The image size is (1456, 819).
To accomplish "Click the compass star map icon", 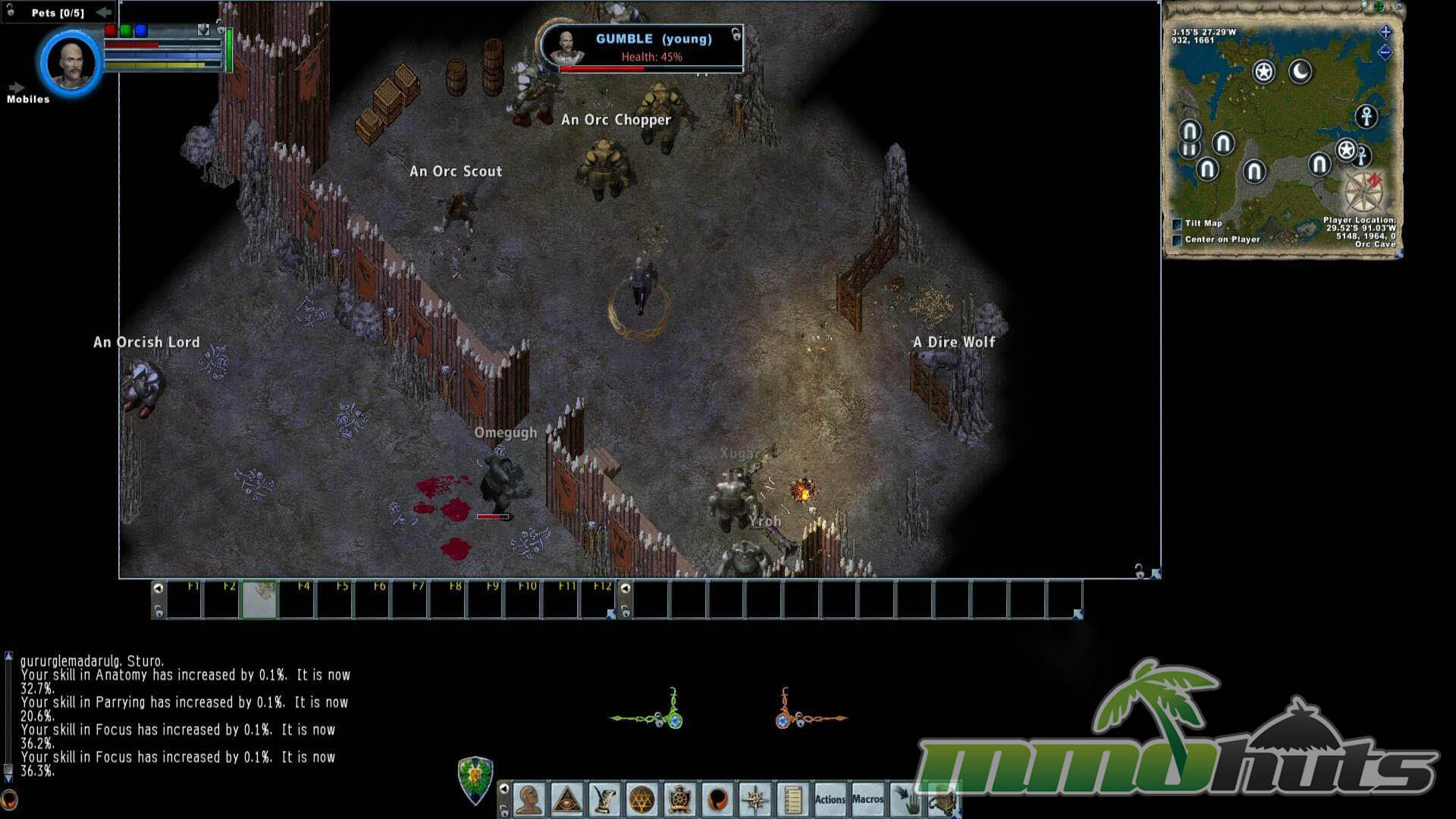I will (755, 799).
